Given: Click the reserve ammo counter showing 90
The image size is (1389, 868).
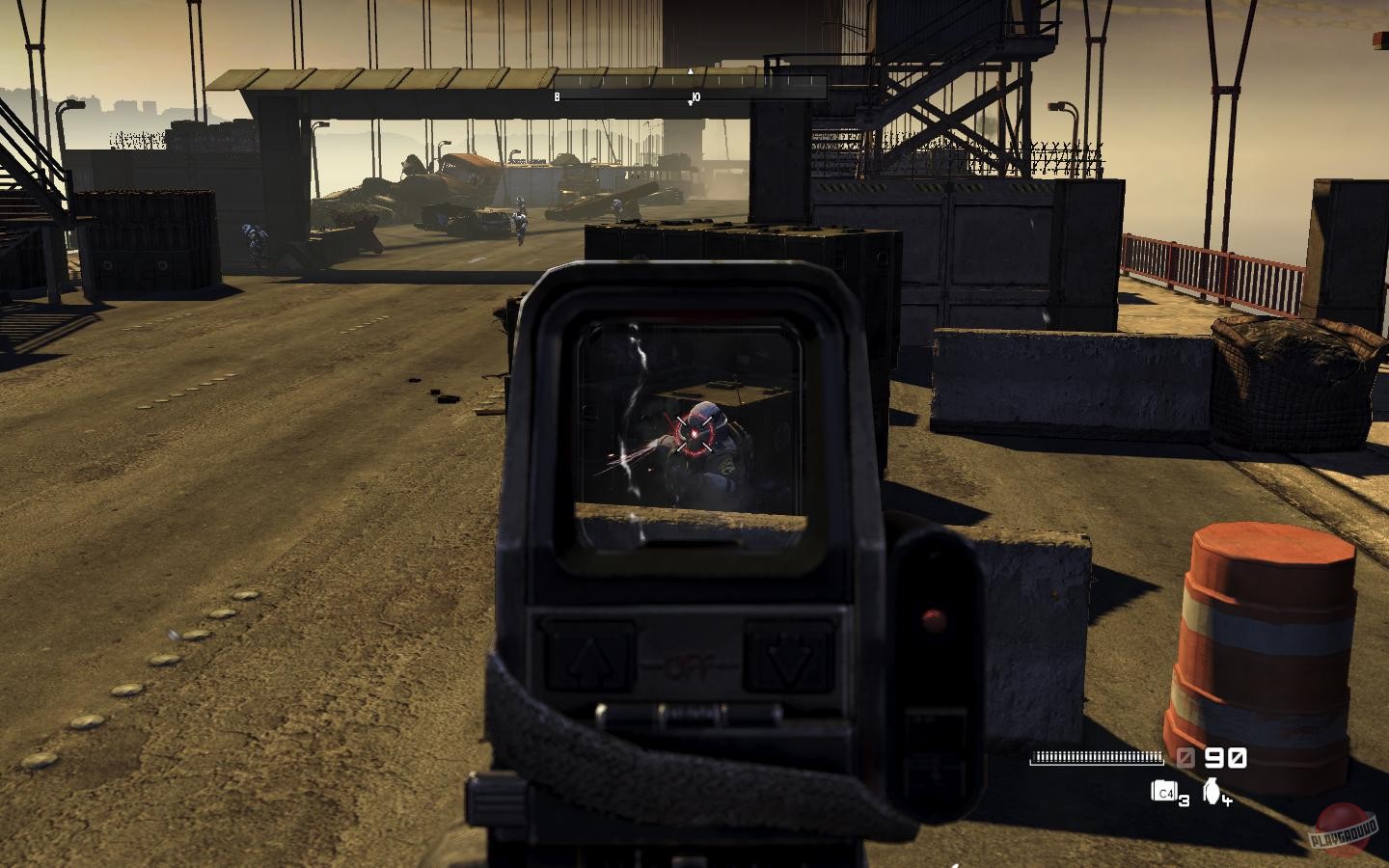Looking at the screenshot, I should [x=1224, y=758].
